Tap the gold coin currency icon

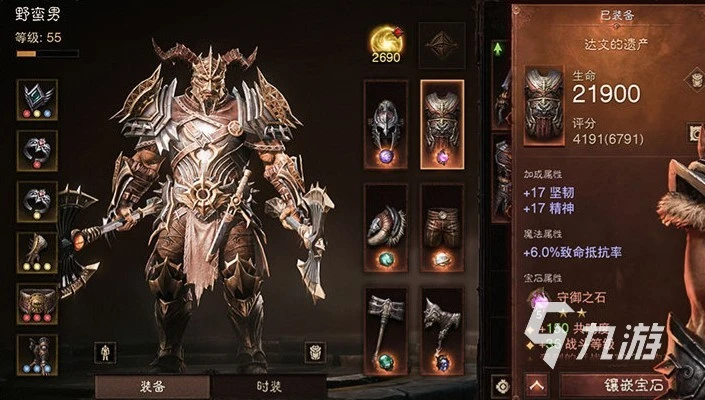click(384, 40)
